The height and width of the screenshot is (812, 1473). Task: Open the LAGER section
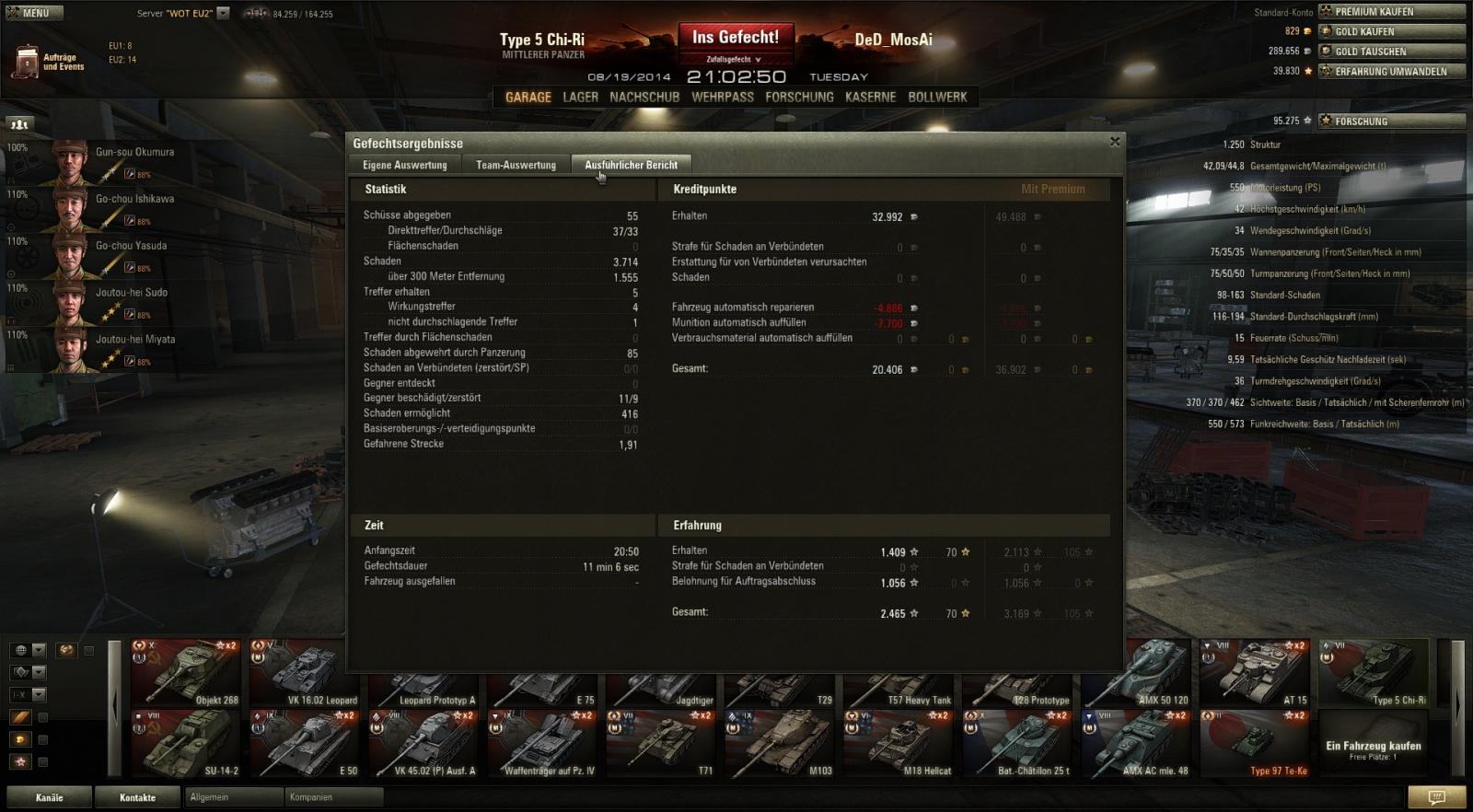(580, 97)
